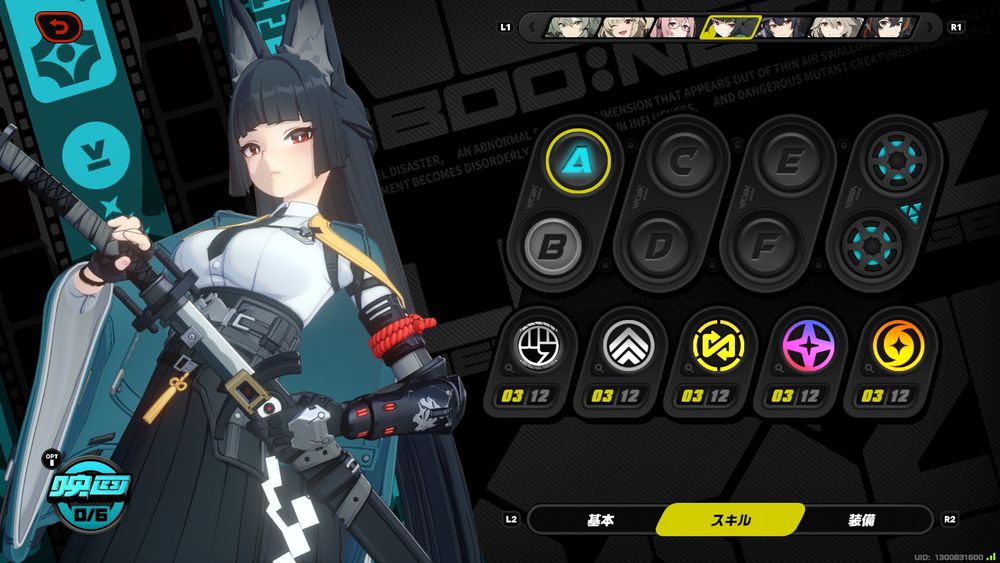1000x563 pixels.
Task: Switch to the スキル tab
Action: pyautogui.click(x=731, y=520)
